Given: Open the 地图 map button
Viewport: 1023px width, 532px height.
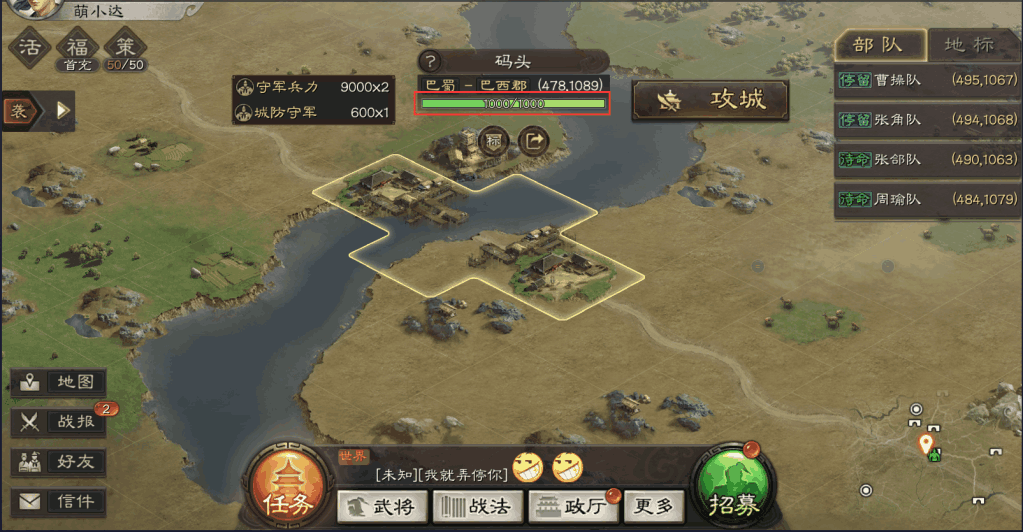Looking at the screenshot, I should 58,382.
